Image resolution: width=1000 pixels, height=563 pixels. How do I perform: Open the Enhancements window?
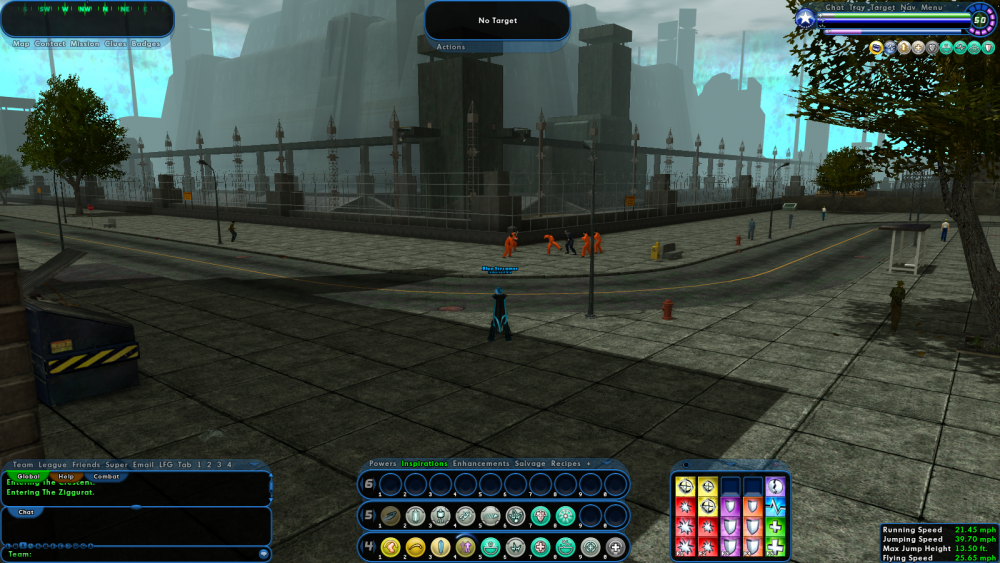482,464
